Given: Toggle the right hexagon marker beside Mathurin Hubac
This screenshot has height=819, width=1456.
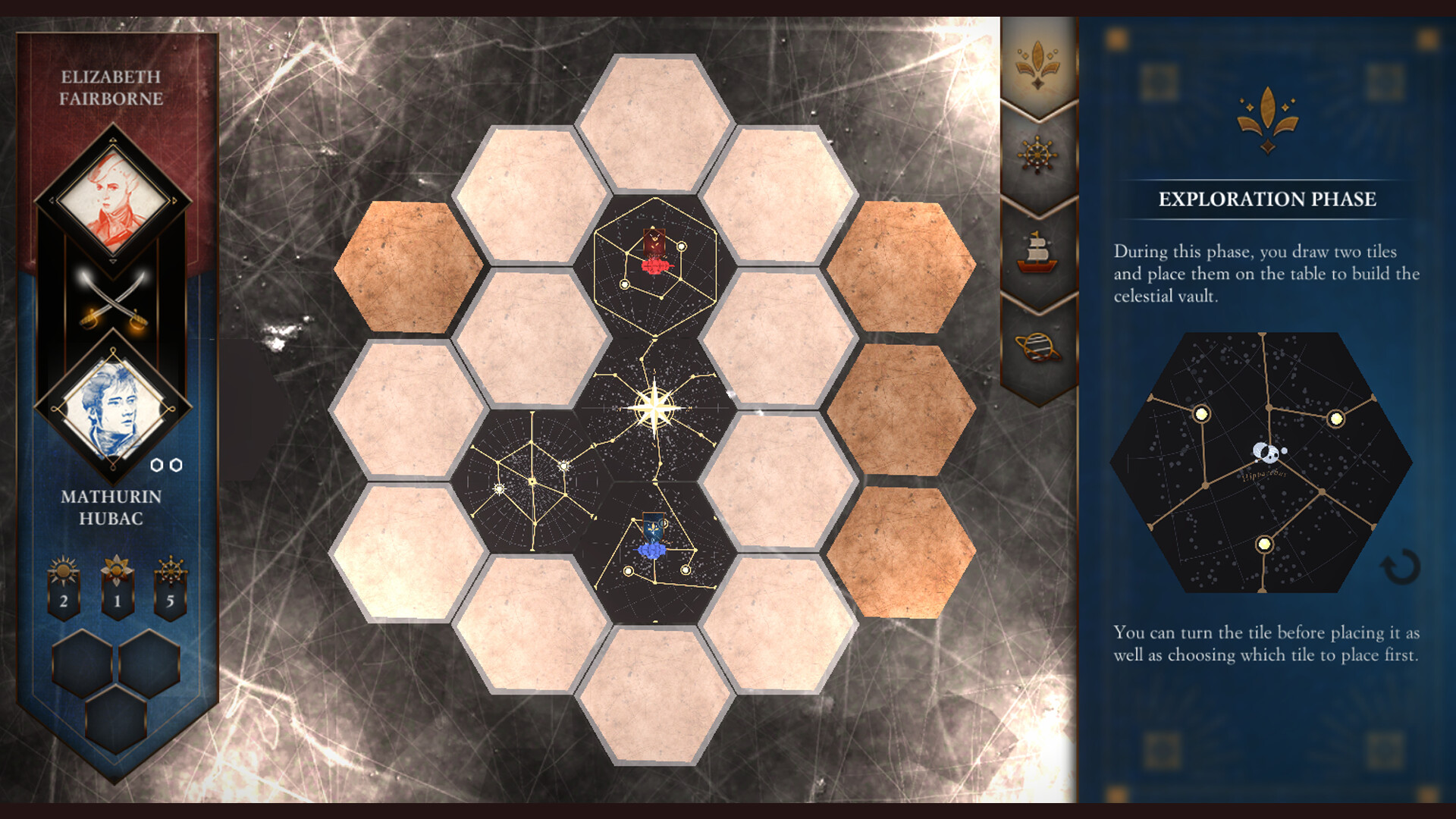Looking at the screenshot, I should pyautogui.click(x=177, y=465).
